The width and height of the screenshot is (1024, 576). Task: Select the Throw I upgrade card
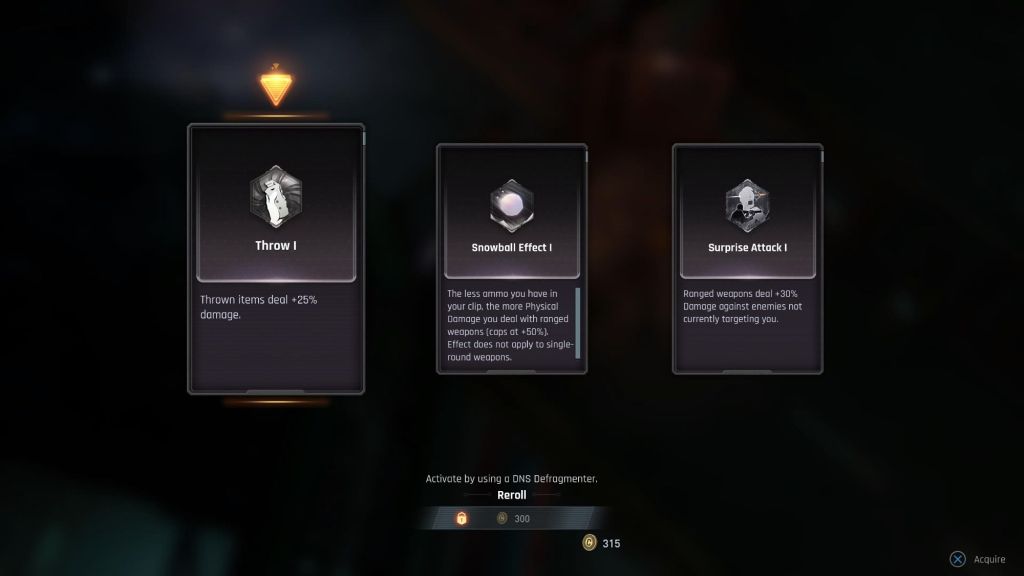pos(276,258)
